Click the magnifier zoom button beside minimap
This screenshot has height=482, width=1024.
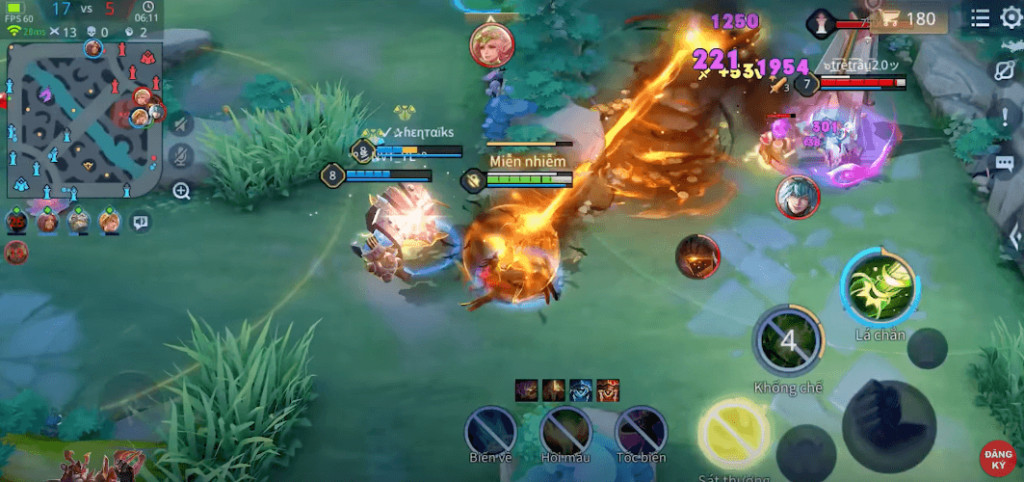coord(181,191)
